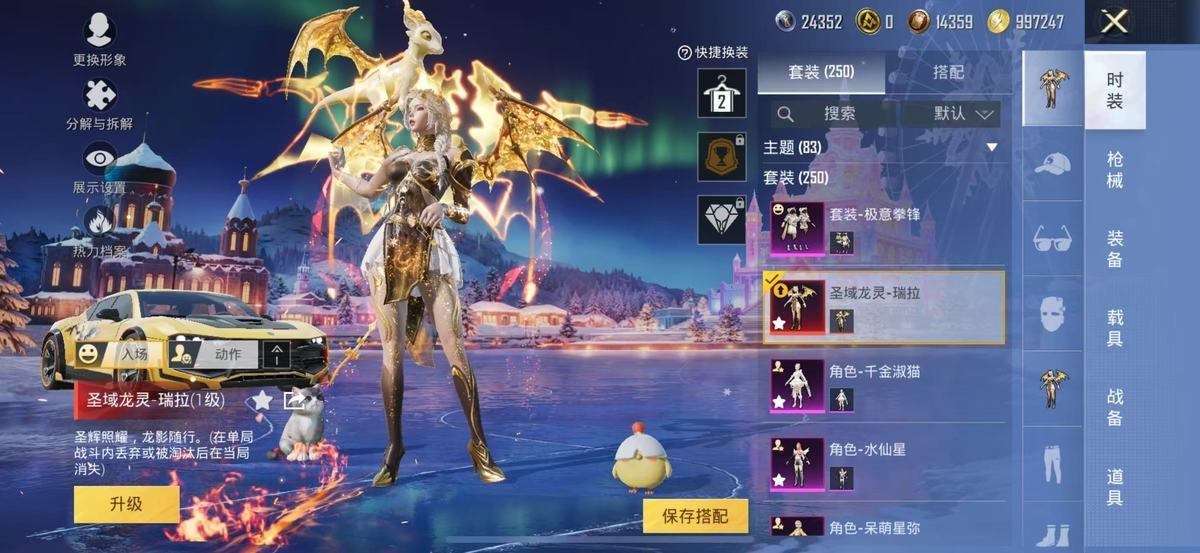Screen dimensions: 1200x553
Task: Open the 载具 vehicles category
Action: tap(1115, 328)
